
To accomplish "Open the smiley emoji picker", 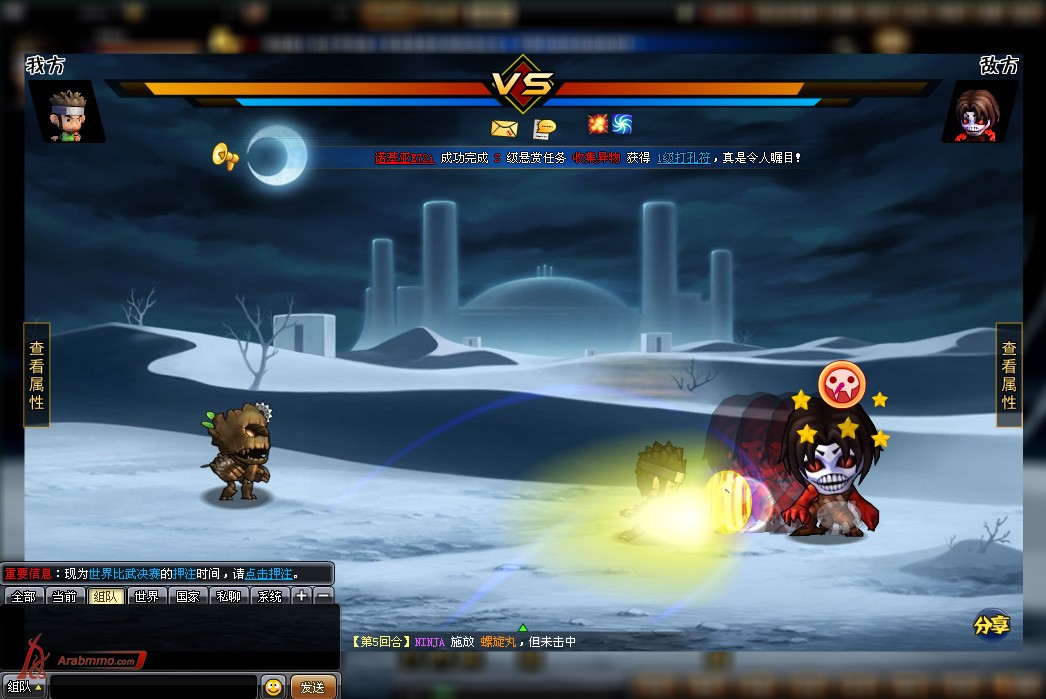I will pyautogui.click(x=273, y=687).
